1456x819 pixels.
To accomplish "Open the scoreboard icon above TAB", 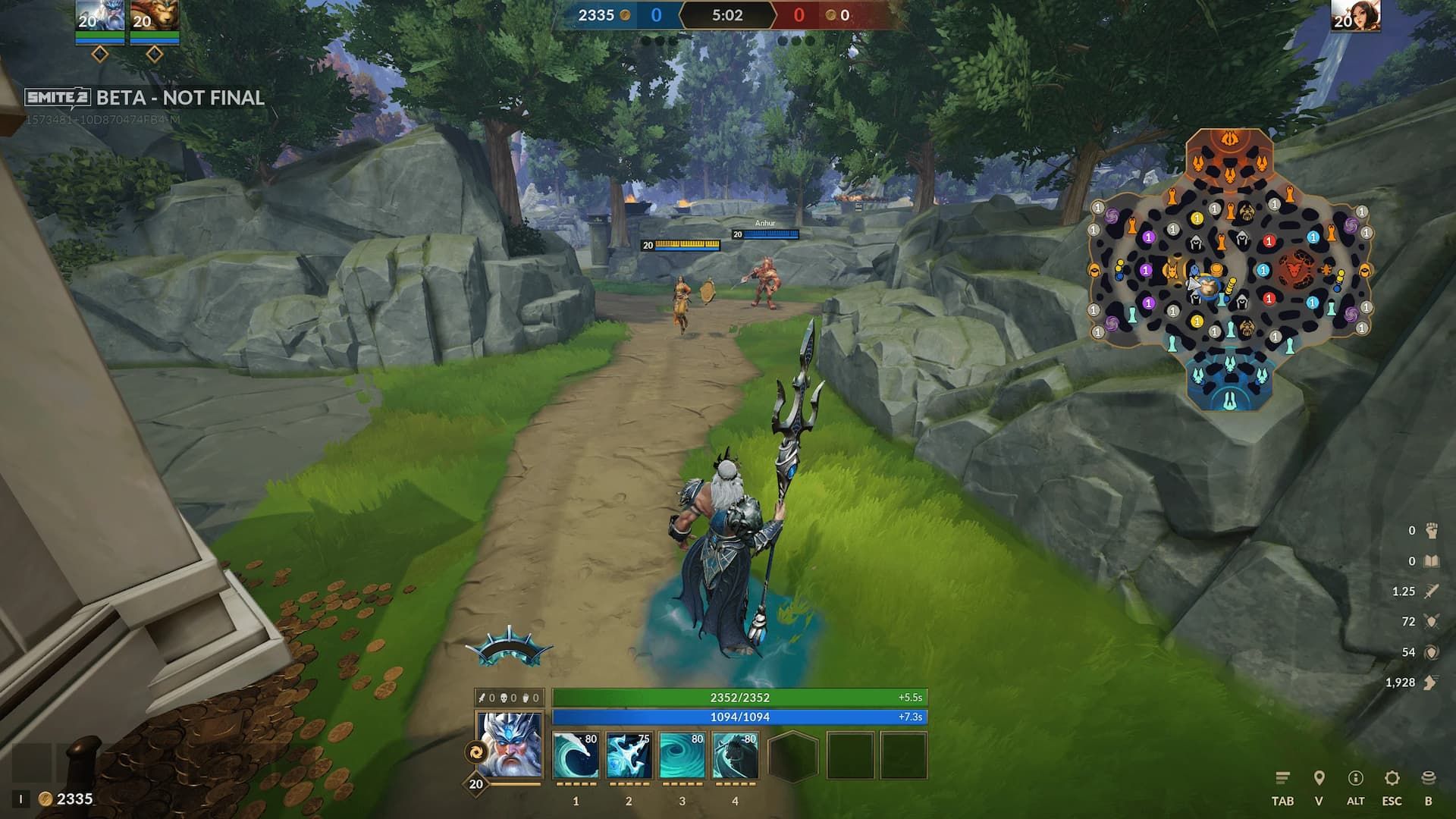I will (1282, 777).
